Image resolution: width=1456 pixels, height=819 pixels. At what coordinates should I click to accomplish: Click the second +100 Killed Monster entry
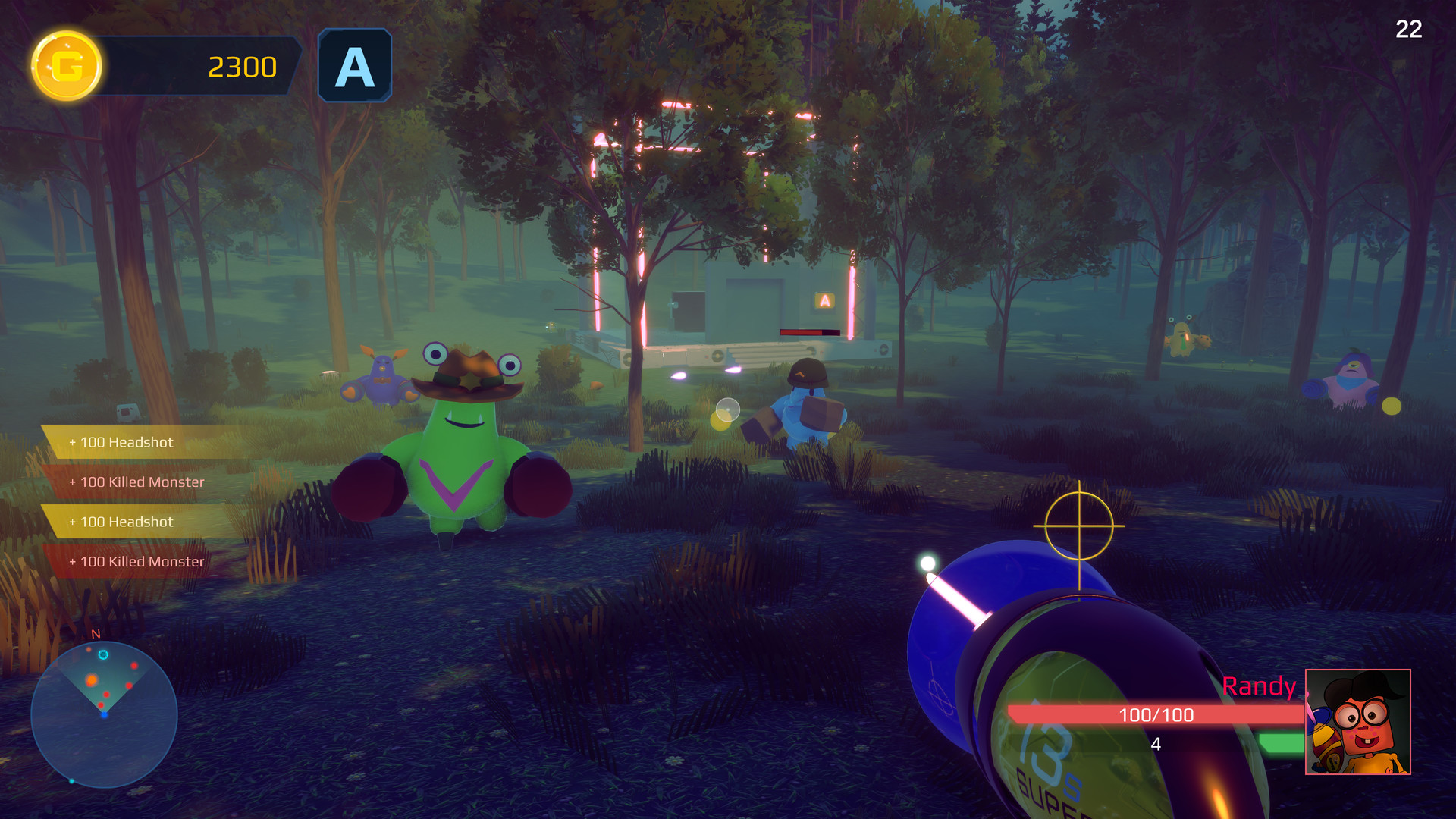[x=136, y=562]
